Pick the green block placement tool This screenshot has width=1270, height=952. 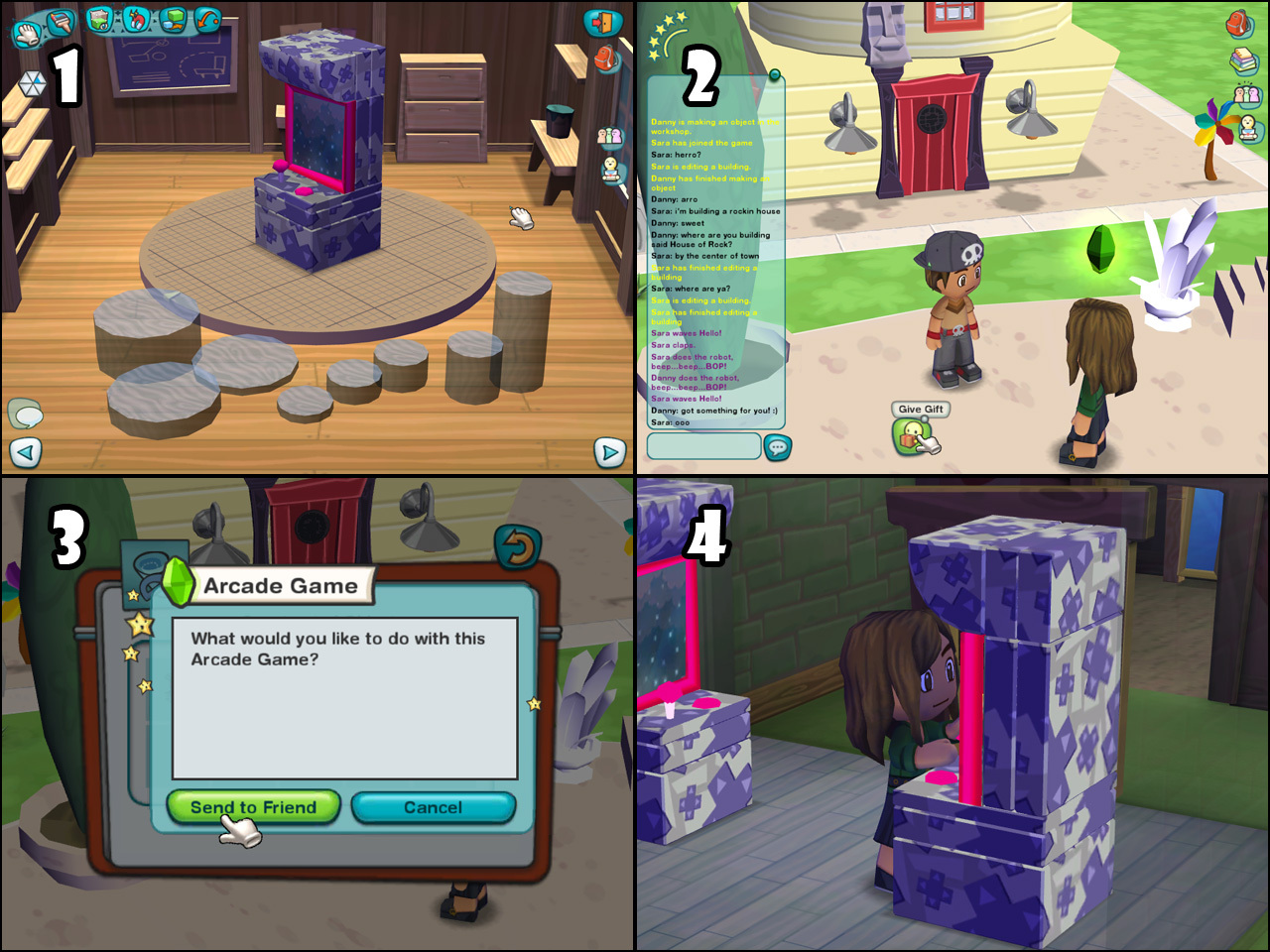[100, 19]
